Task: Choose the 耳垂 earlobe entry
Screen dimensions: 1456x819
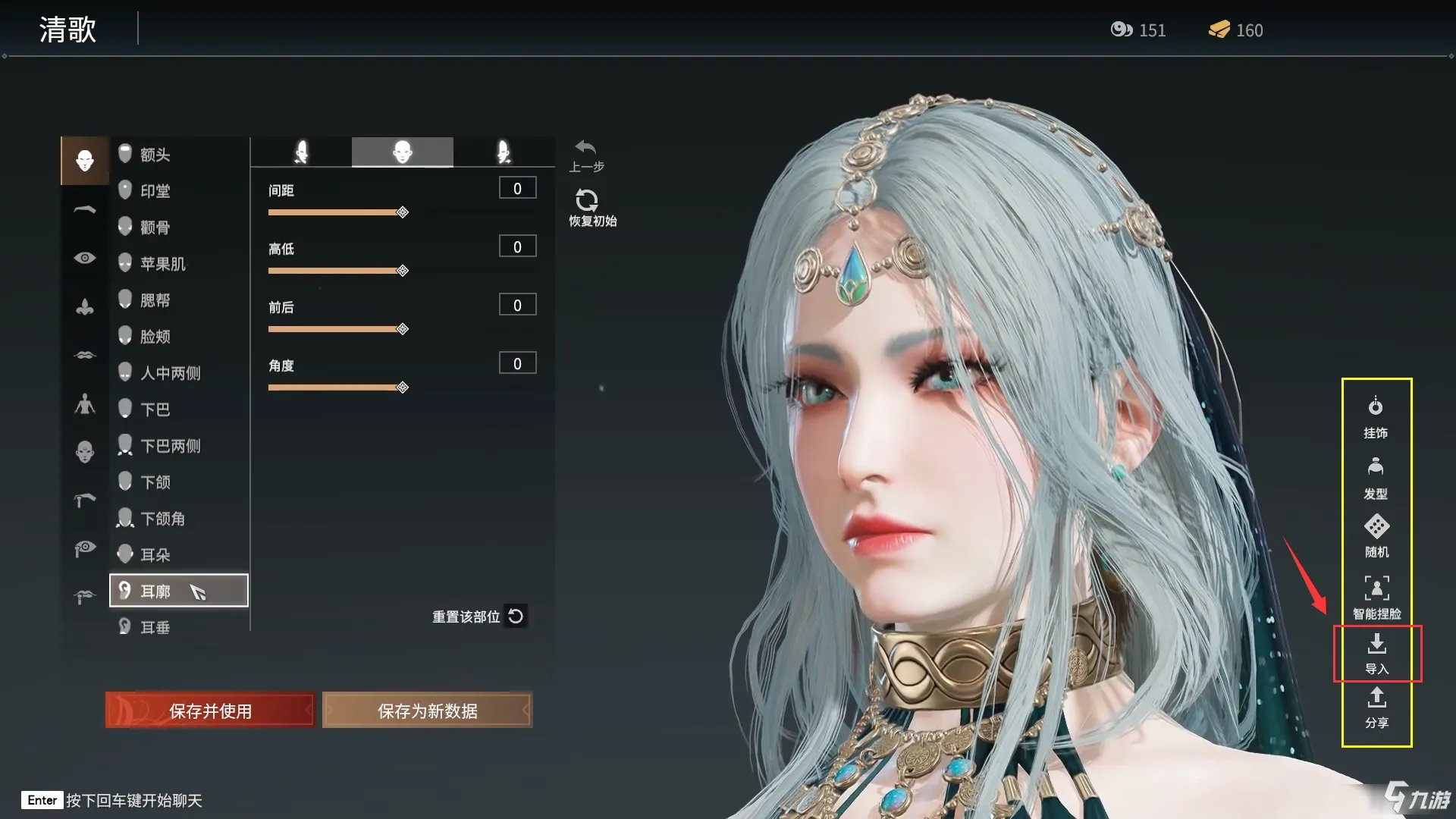Action: (155, 627)
